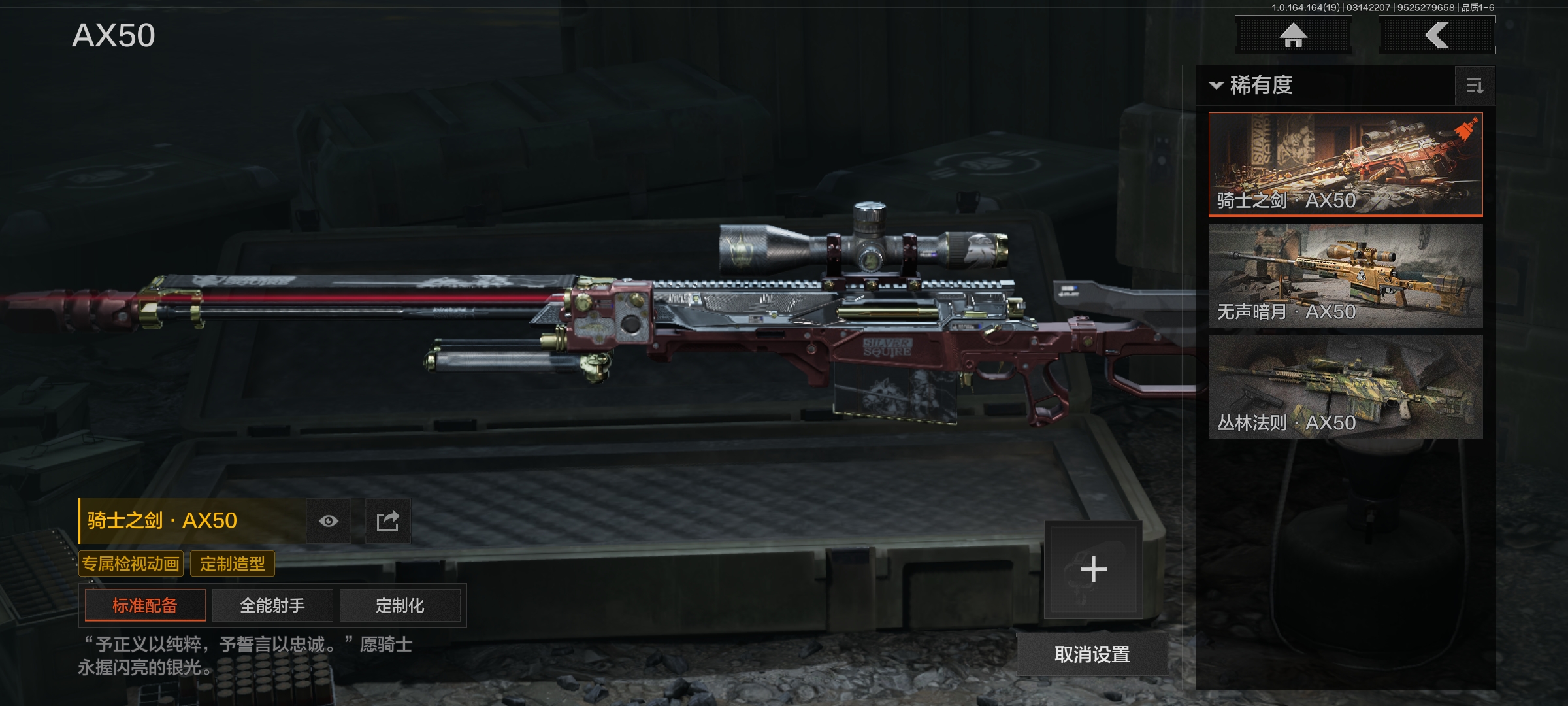Go to the home screen
Screen dimensions: 1568x706
1293,35
